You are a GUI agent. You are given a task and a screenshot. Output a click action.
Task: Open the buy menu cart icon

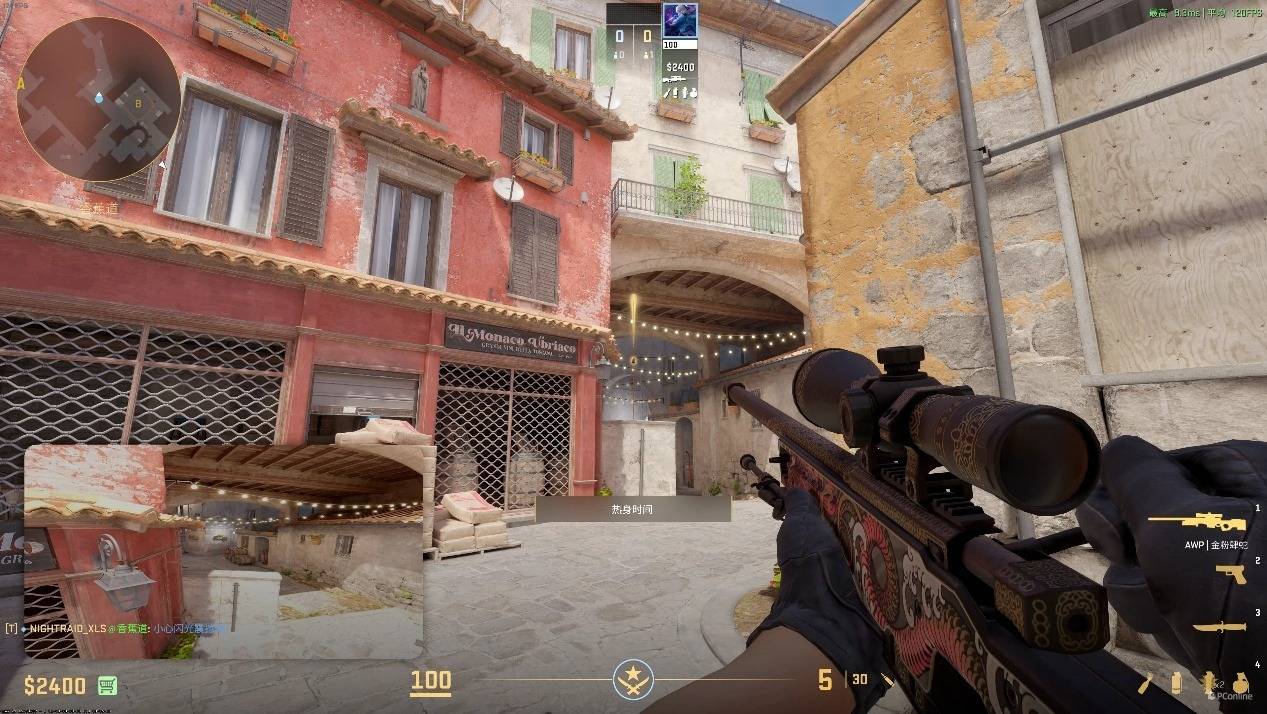tap(108, 686)
